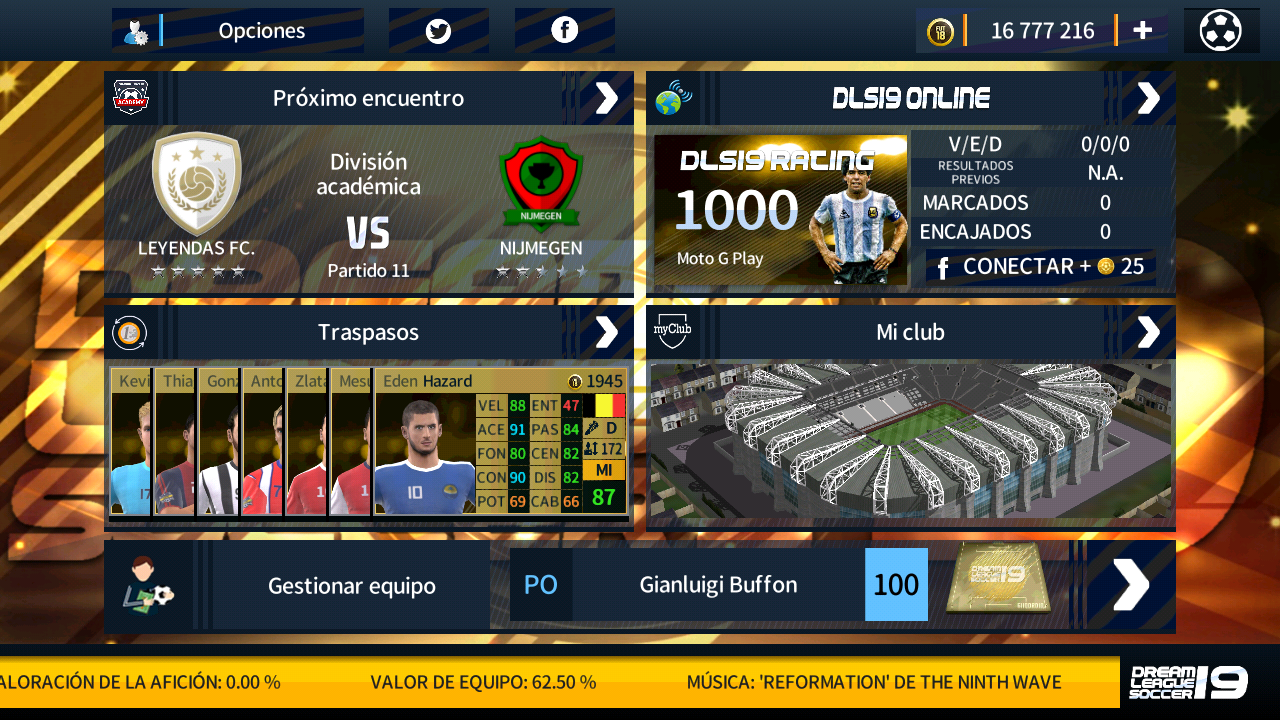Image resolution: width=1280 pixels, height=720 pixels.
Task: Click the soccer ball icon top right
Action: tap(1221, 29)
